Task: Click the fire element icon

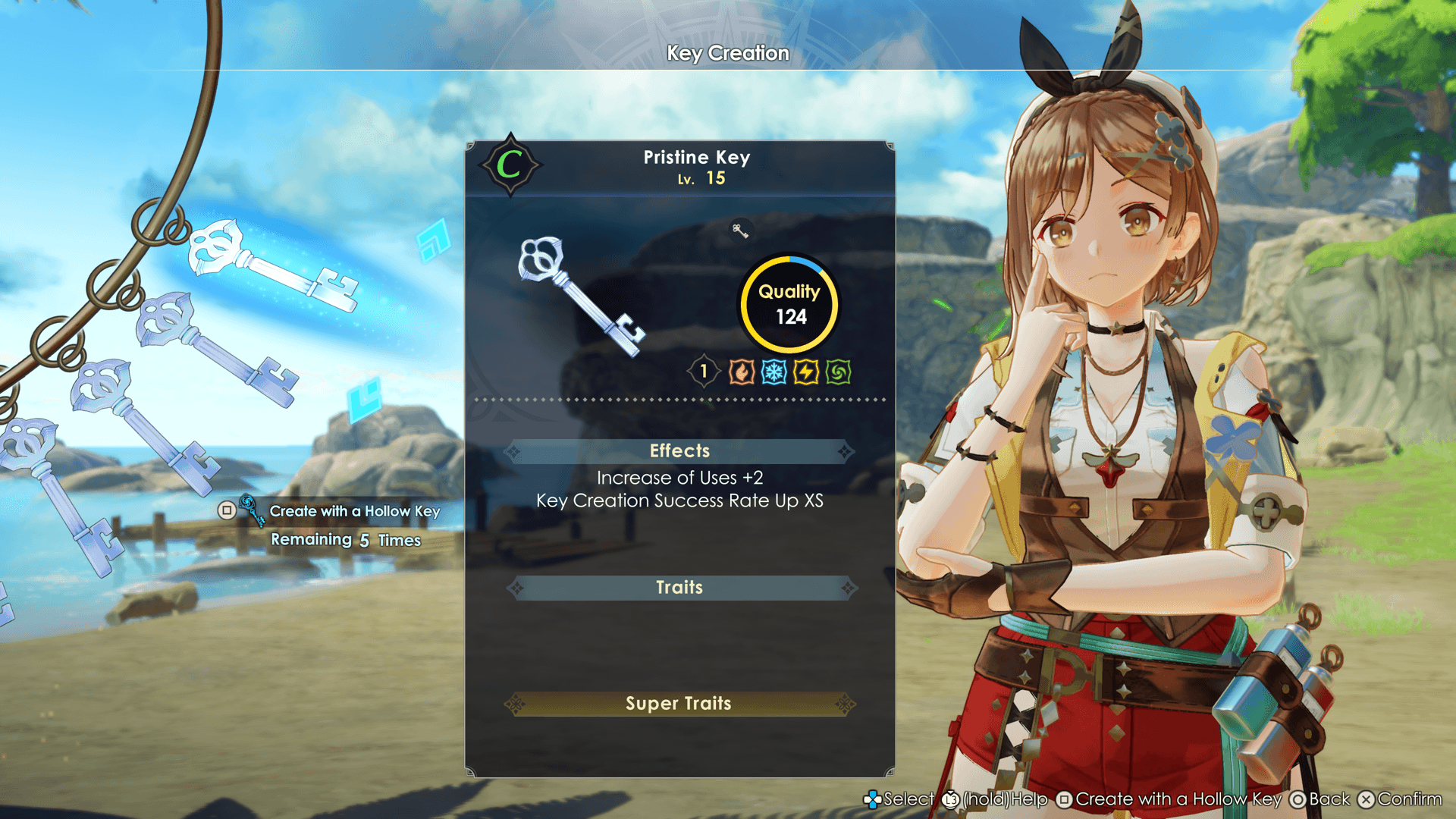Action: tap(741, 372)
